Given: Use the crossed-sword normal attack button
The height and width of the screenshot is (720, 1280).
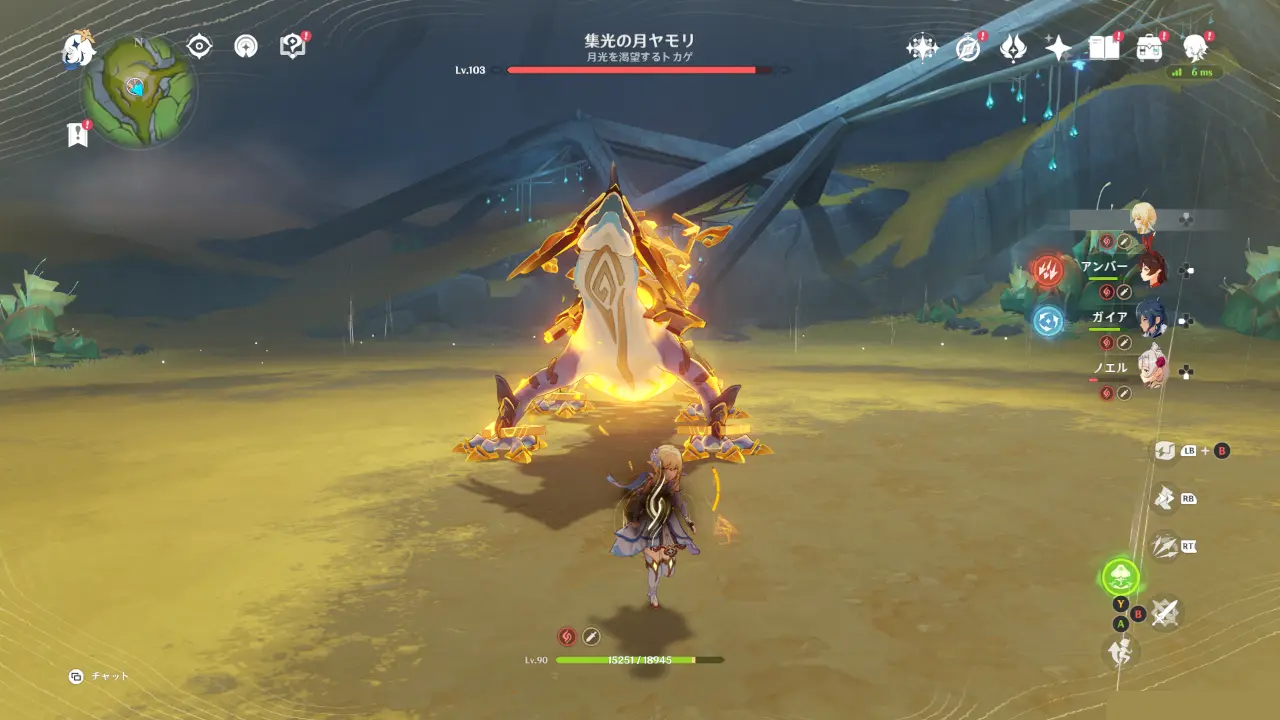Looking at the screenshot, I should coord(1163,612).
